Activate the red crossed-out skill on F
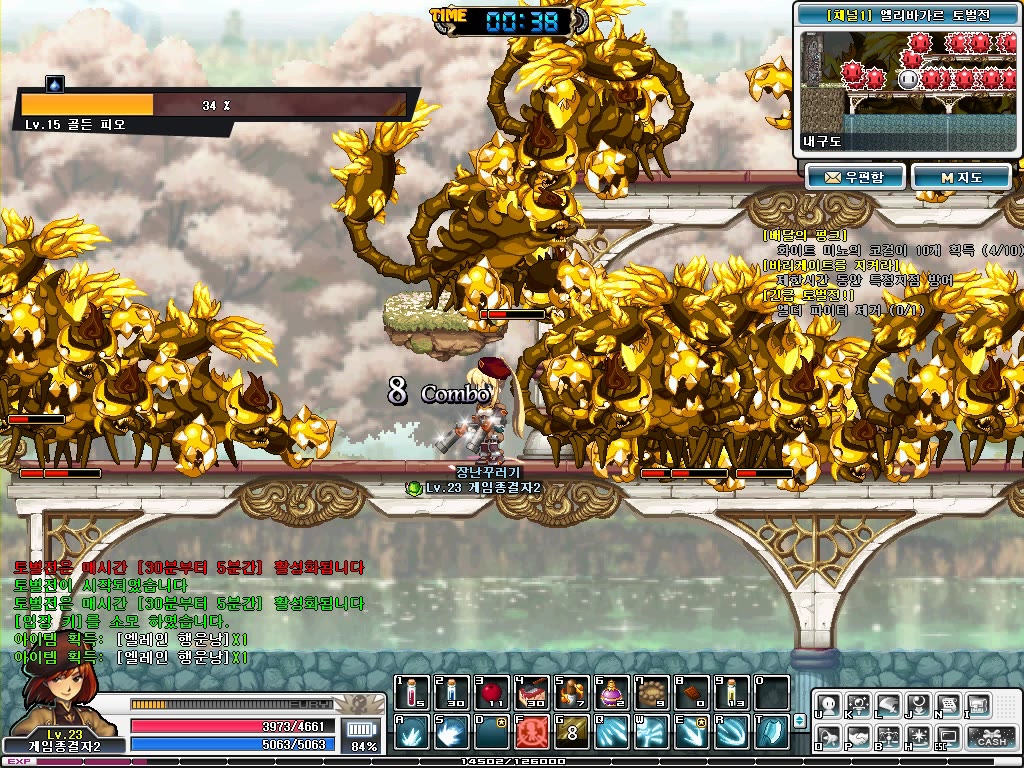1024x768 pixels. click(x=531, y=732)
